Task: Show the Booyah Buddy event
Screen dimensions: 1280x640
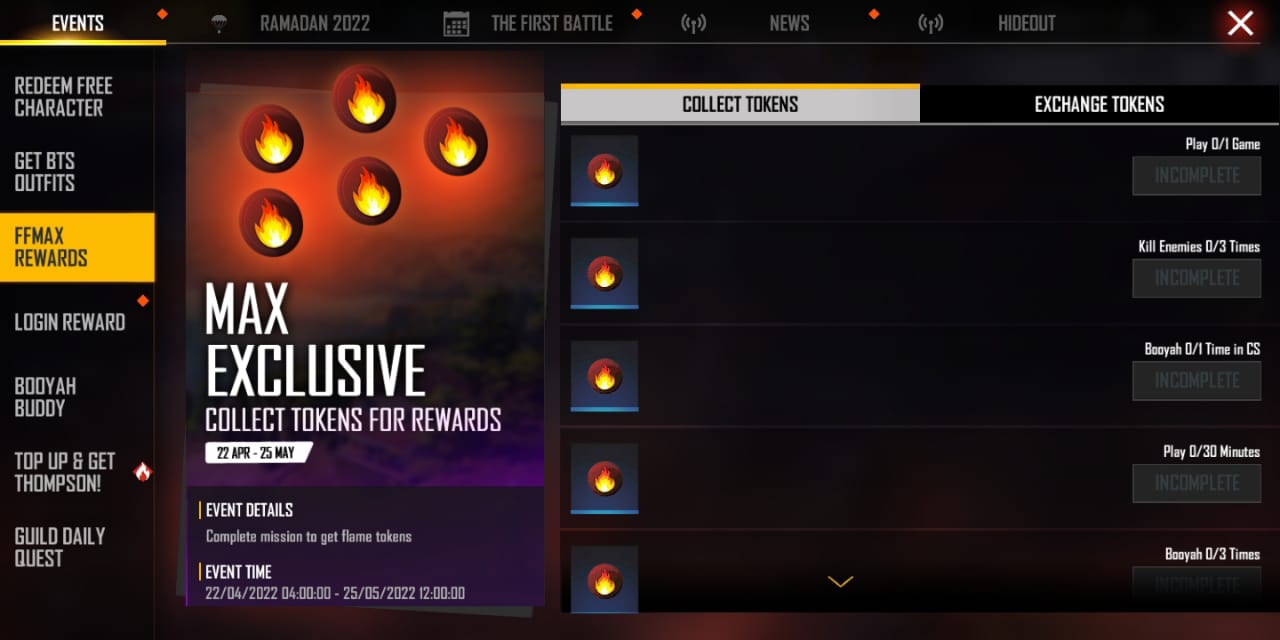Action: click(45, 397)
